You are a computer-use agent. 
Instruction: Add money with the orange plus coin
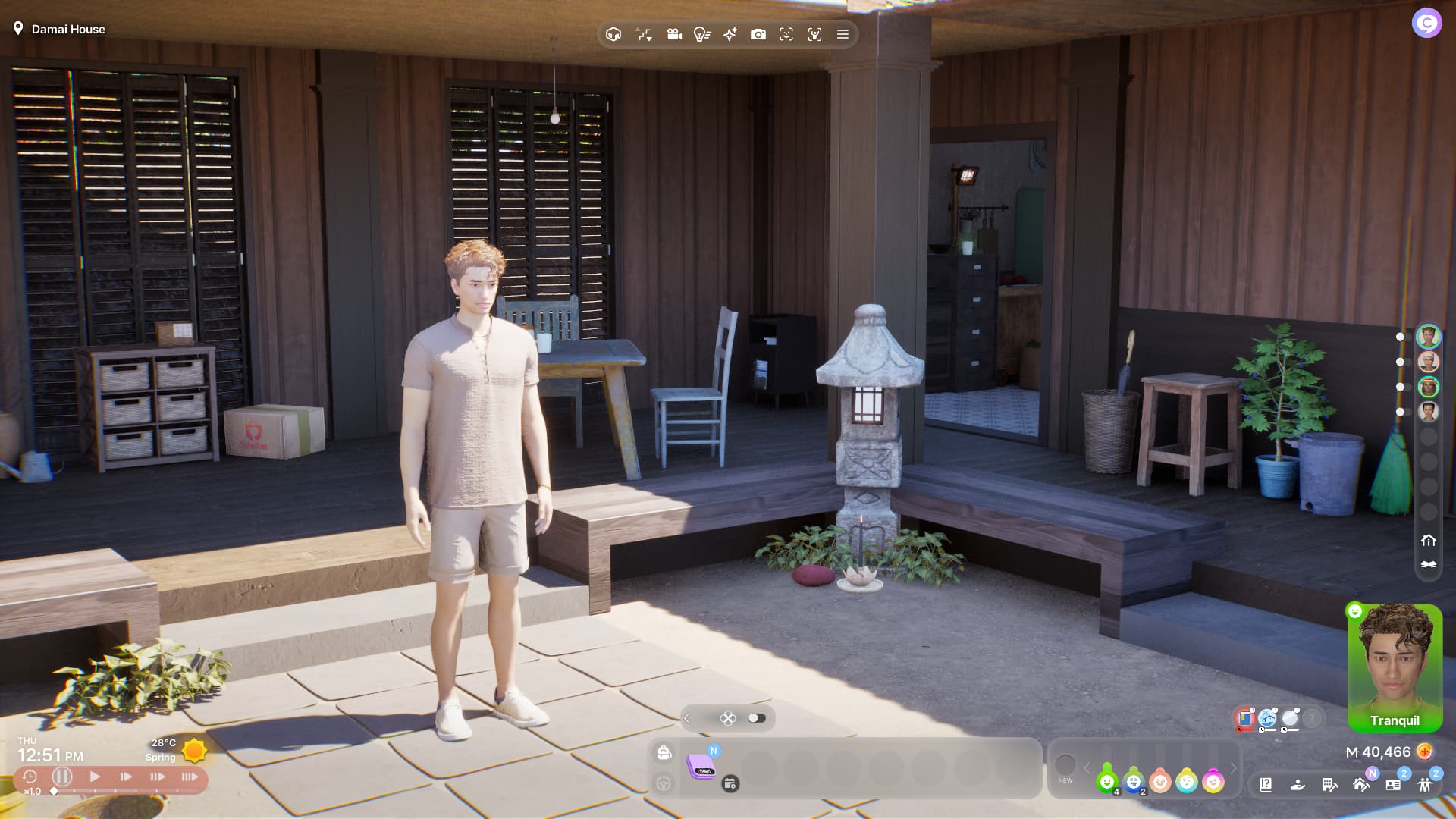(x=1425, y=752)
